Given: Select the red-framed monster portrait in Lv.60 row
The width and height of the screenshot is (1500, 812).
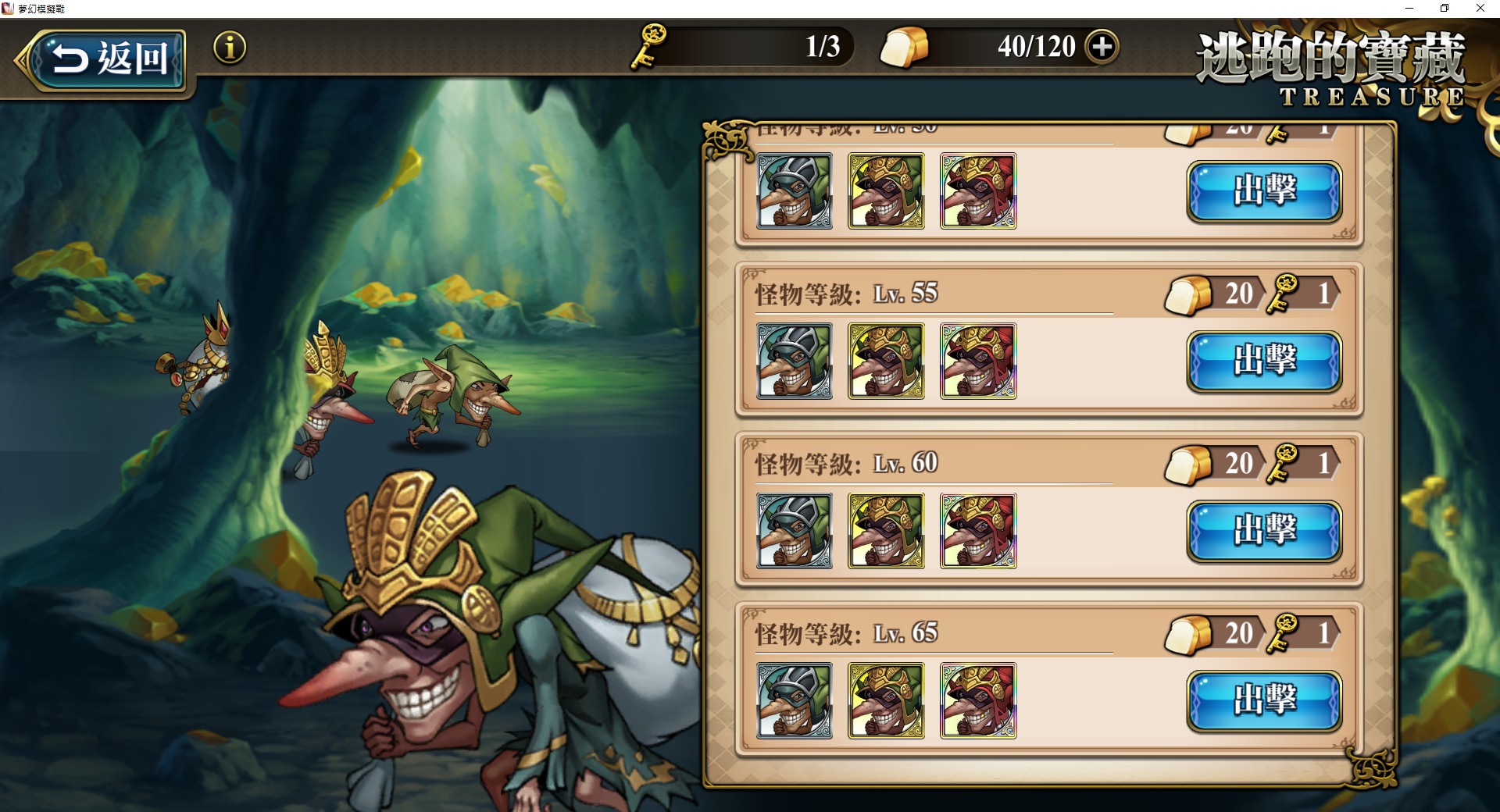Looking at the screenshot, I should [978, 531].
